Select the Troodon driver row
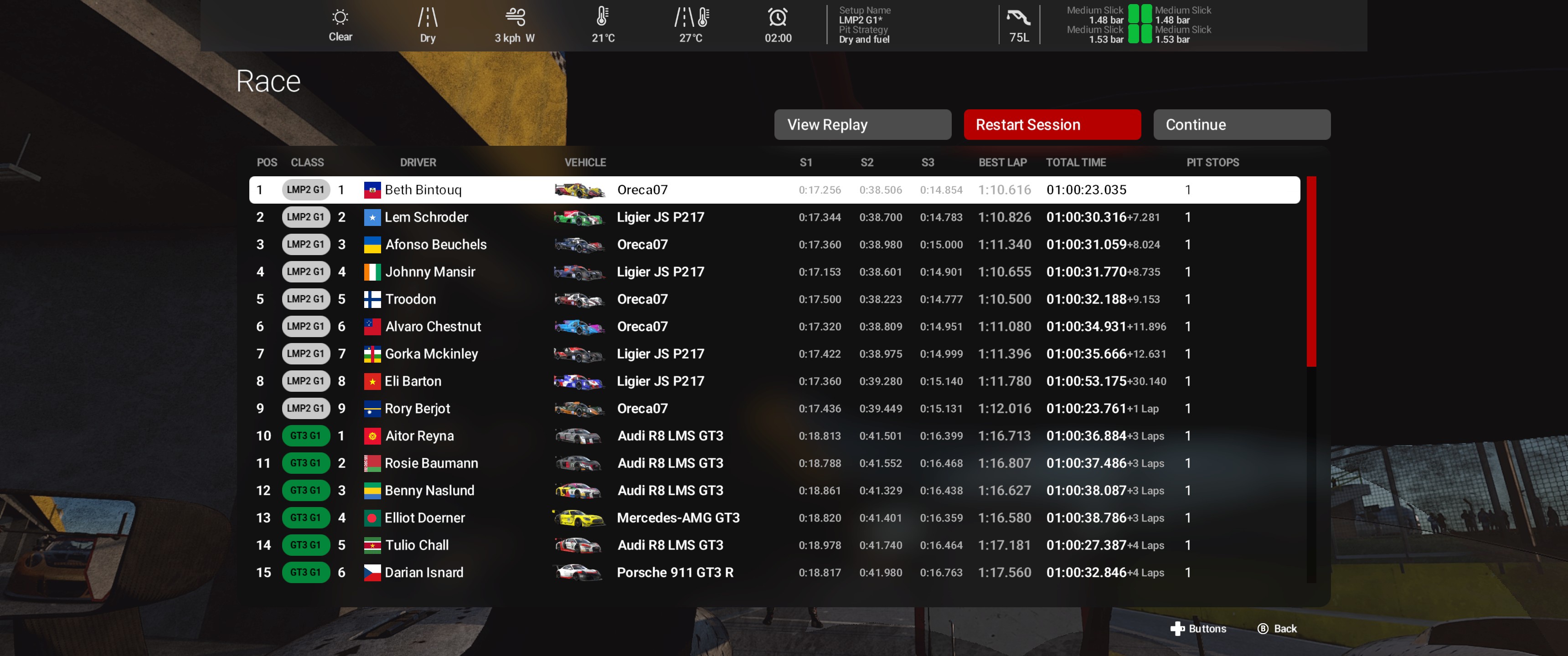Viewport: 1568px width, 656px height. (774, 299)
